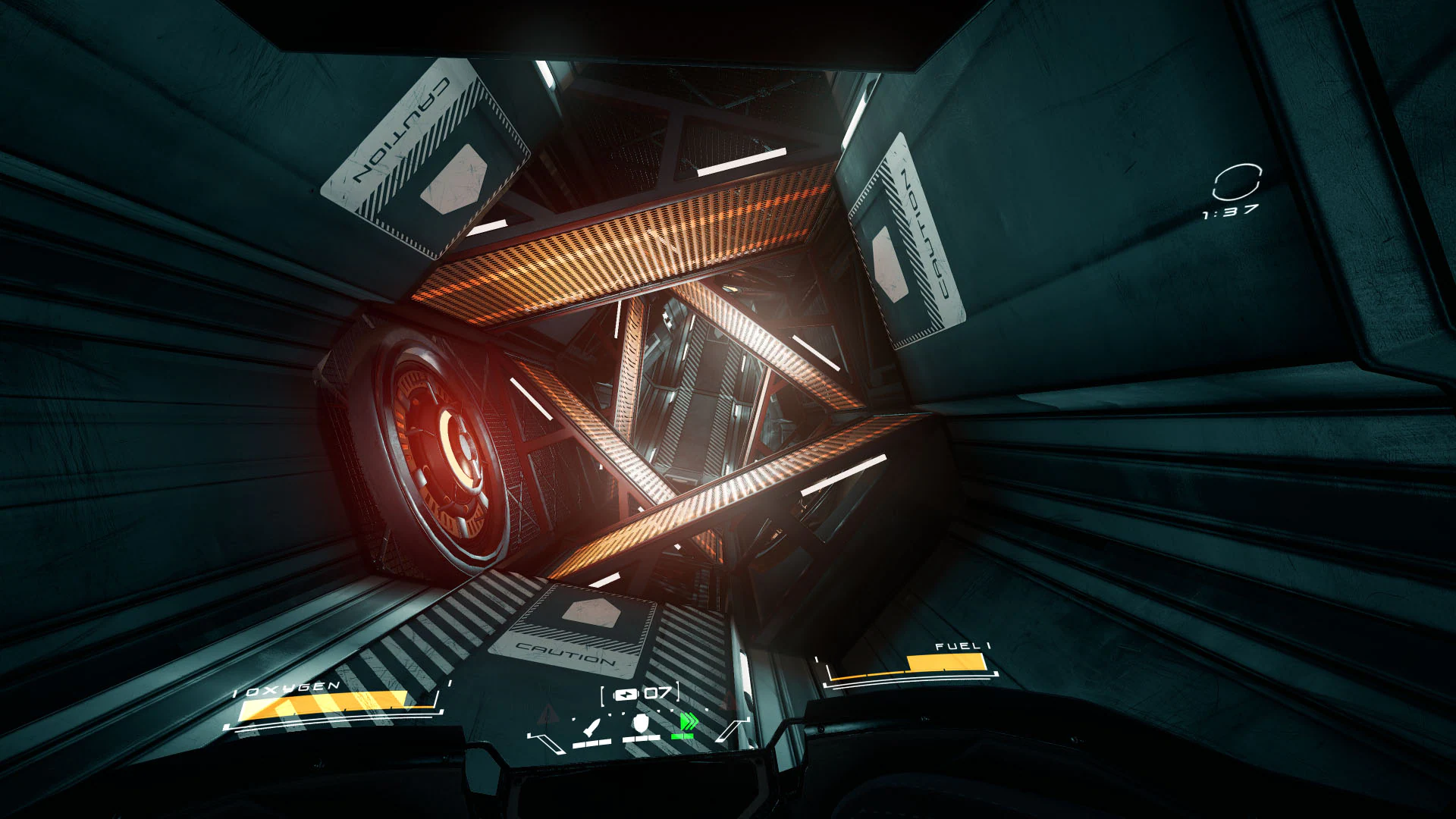The width and height of the screenshot is (1456, 819).
Task: Click the rocket missile icon on the HUD
Action: (591, 728)
